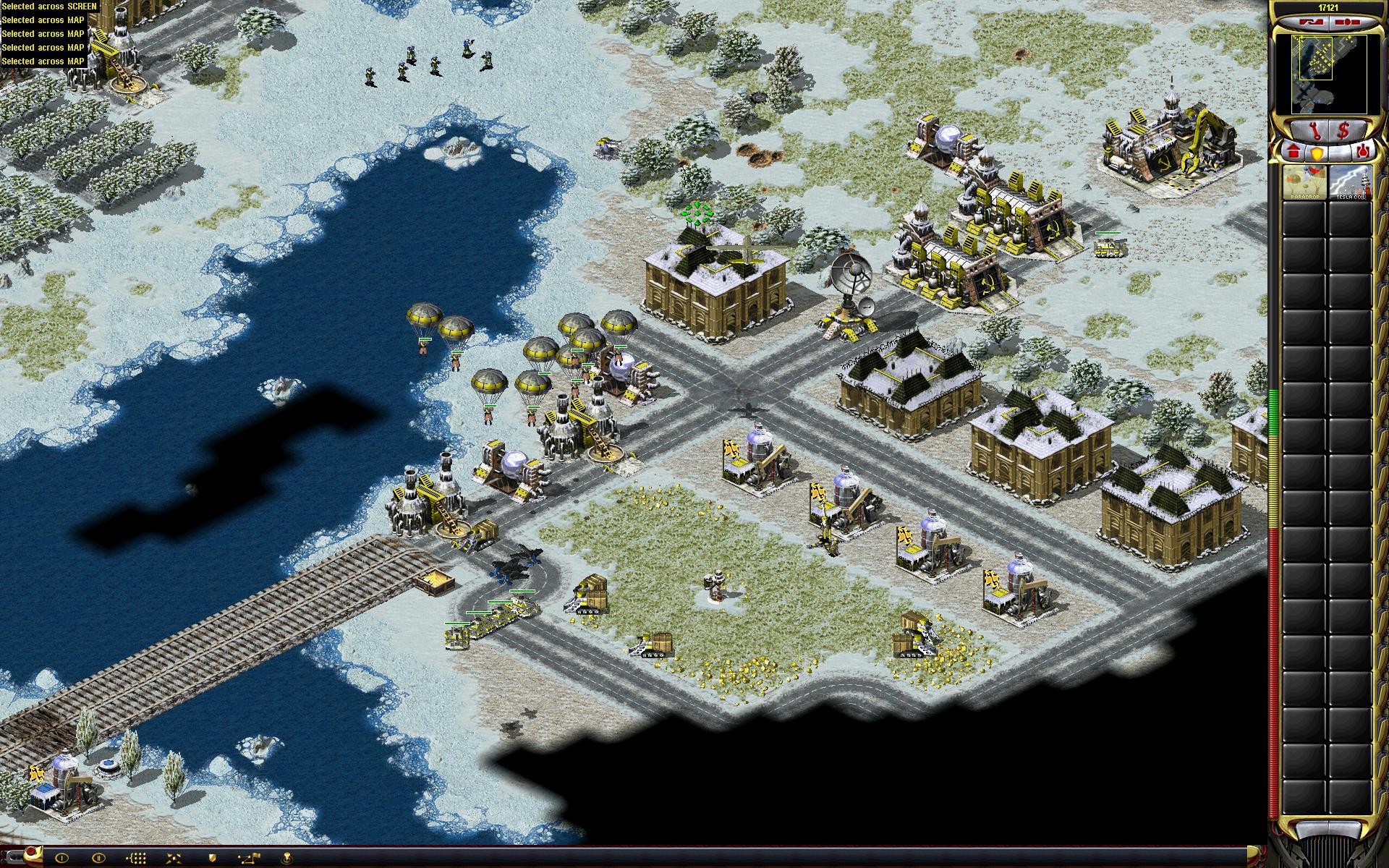Toggle waypoint planning mode flag icon

click(250, 858)
